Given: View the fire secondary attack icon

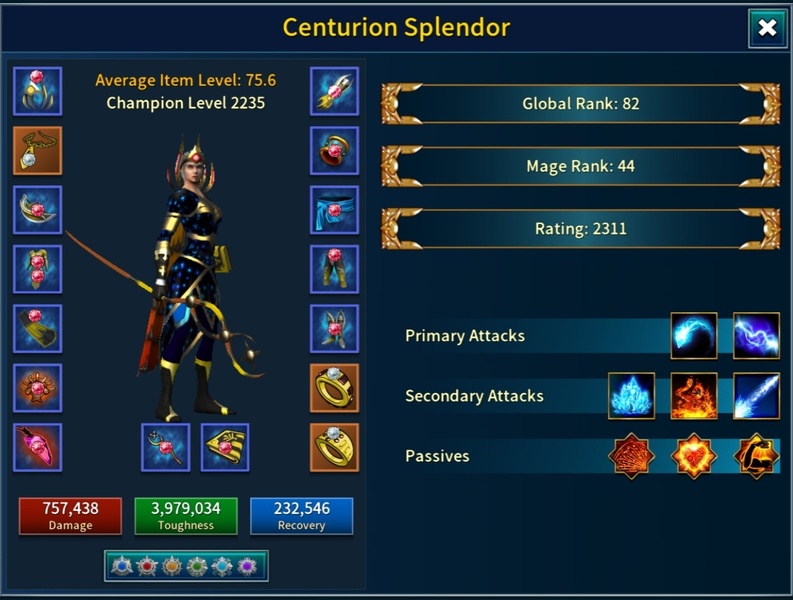Looking at the screenshot, I should pyautogui.click(x=694, y=396).
